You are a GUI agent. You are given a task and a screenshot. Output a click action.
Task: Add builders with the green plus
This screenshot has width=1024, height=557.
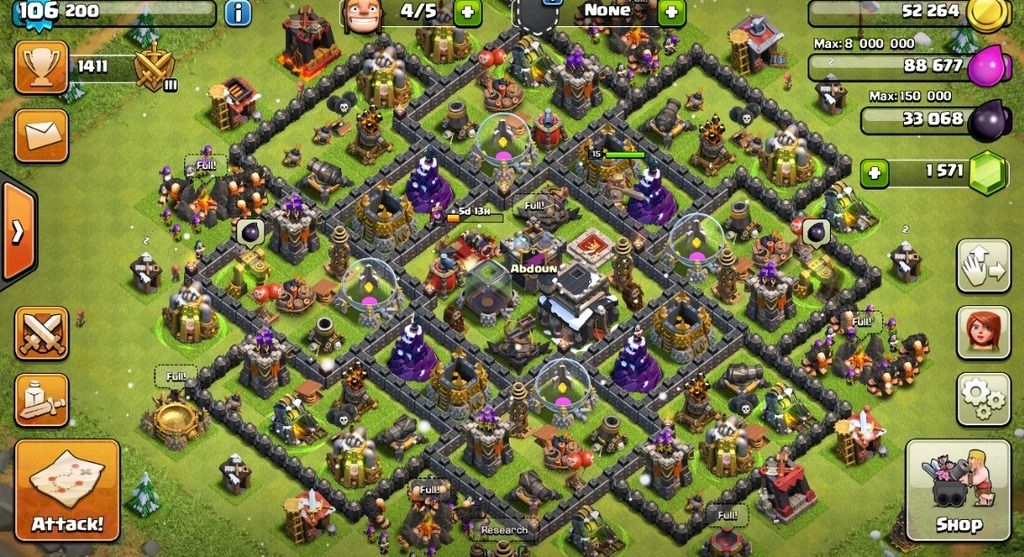[468, 13]
